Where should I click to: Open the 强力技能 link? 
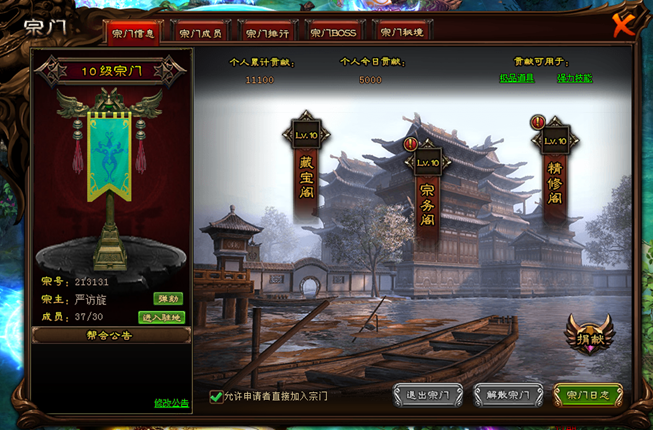575,78
